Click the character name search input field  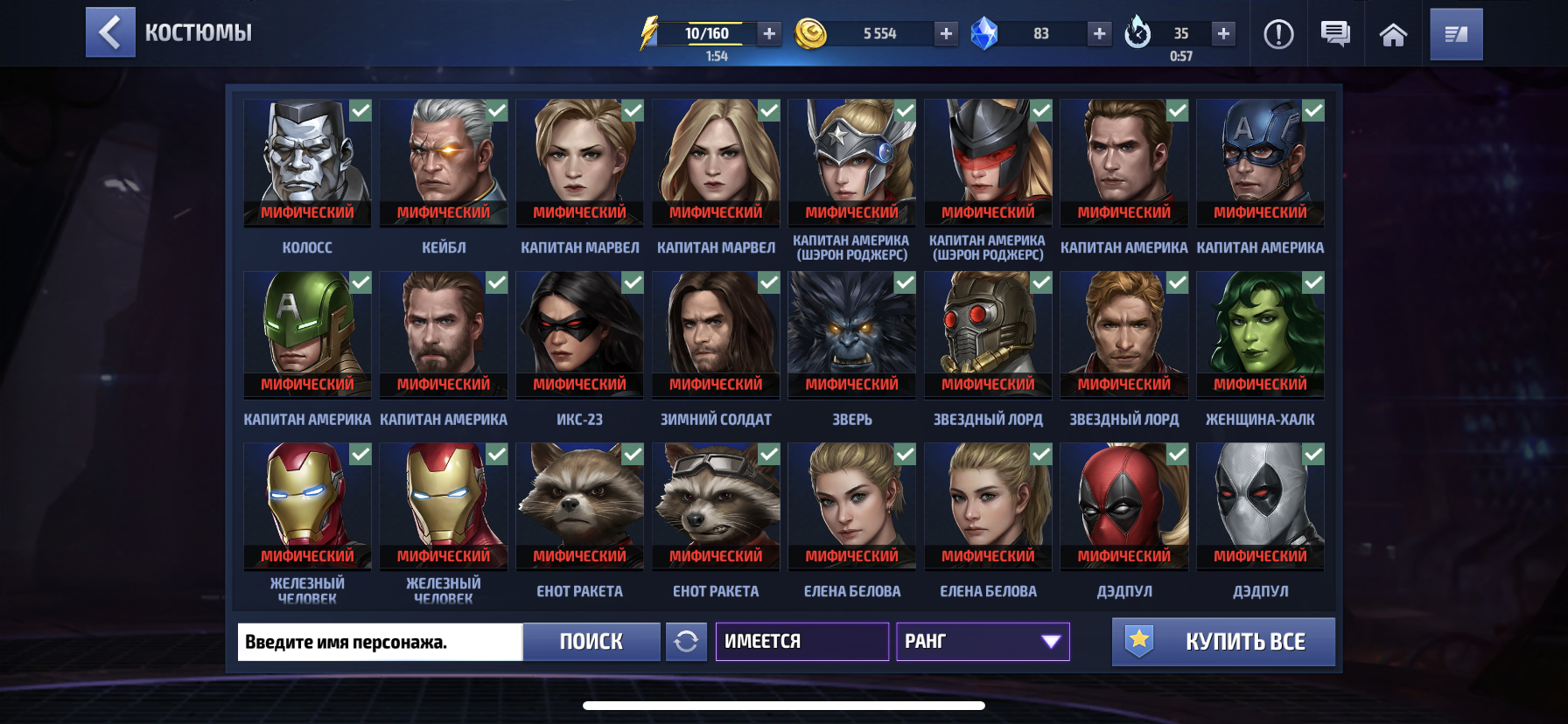tap(378, 641)
